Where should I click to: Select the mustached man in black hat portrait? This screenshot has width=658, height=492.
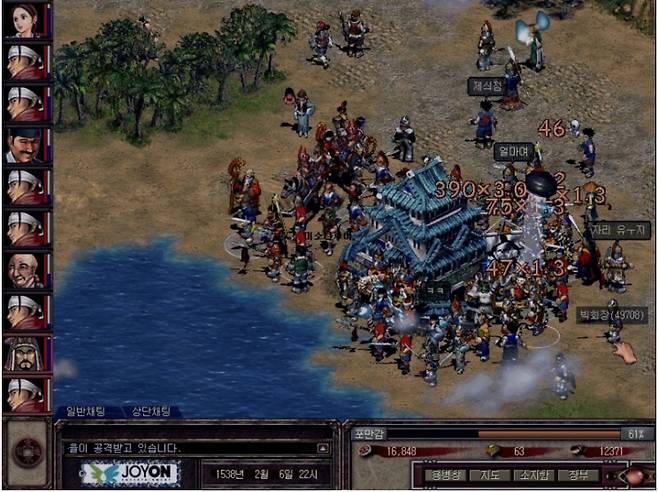25,145
